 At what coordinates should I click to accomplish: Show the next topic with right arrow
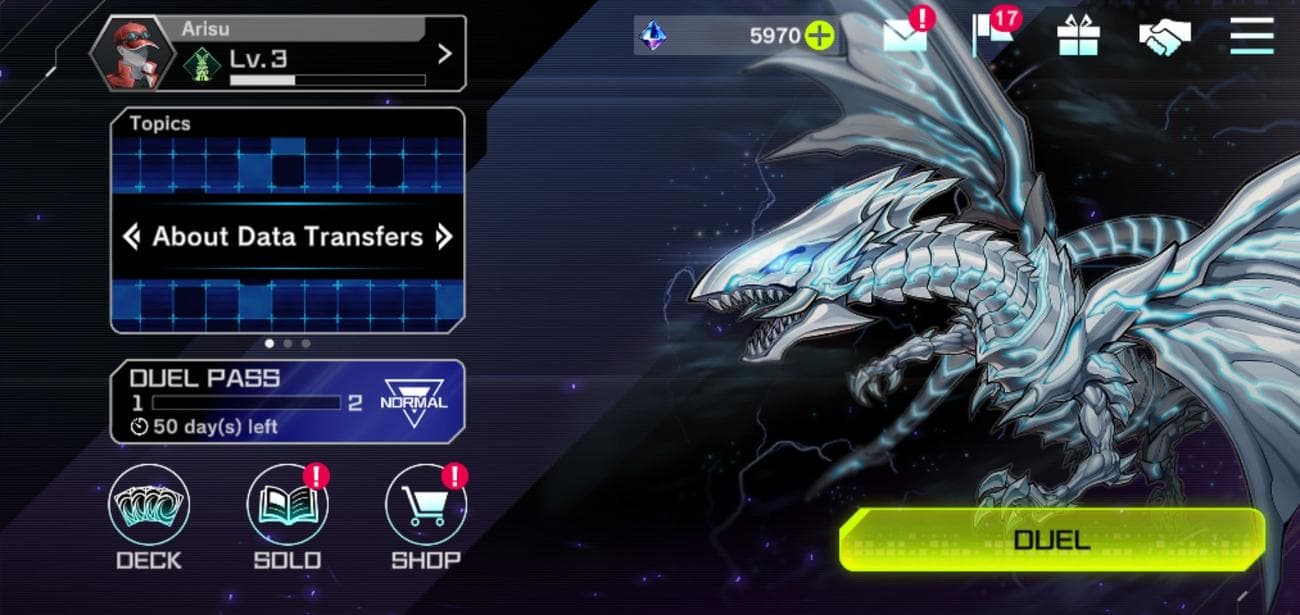[x=445, y=237]
